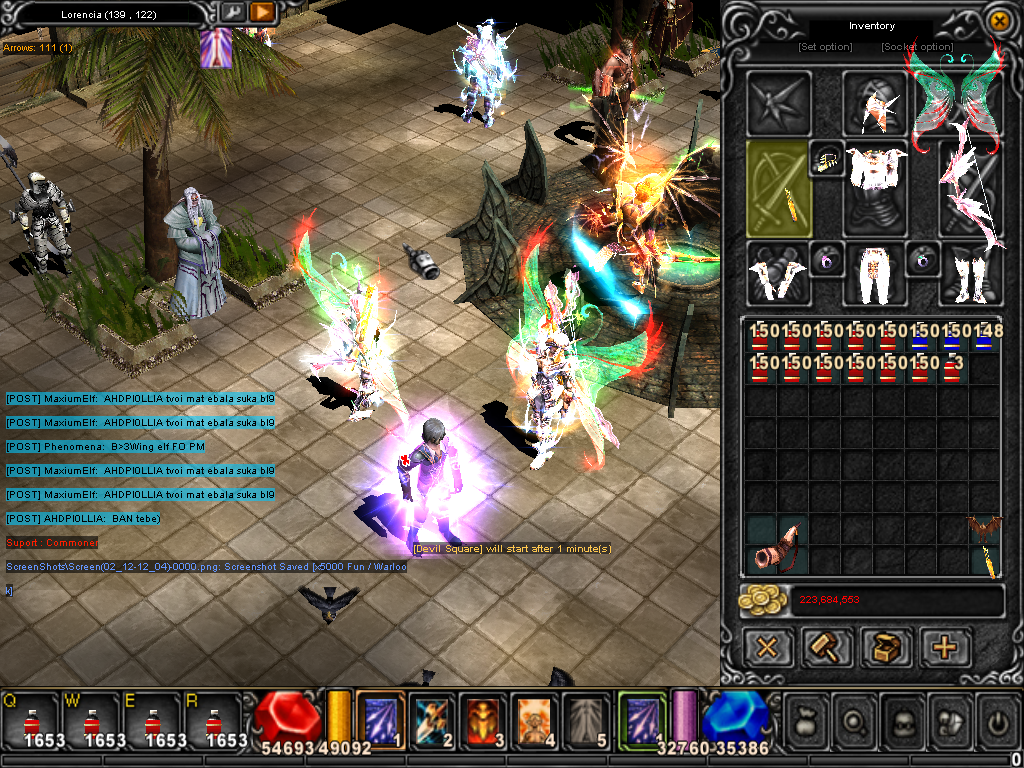Open the Set option view
This screenshot has height=768, width=1024.
tap(825, 47)
